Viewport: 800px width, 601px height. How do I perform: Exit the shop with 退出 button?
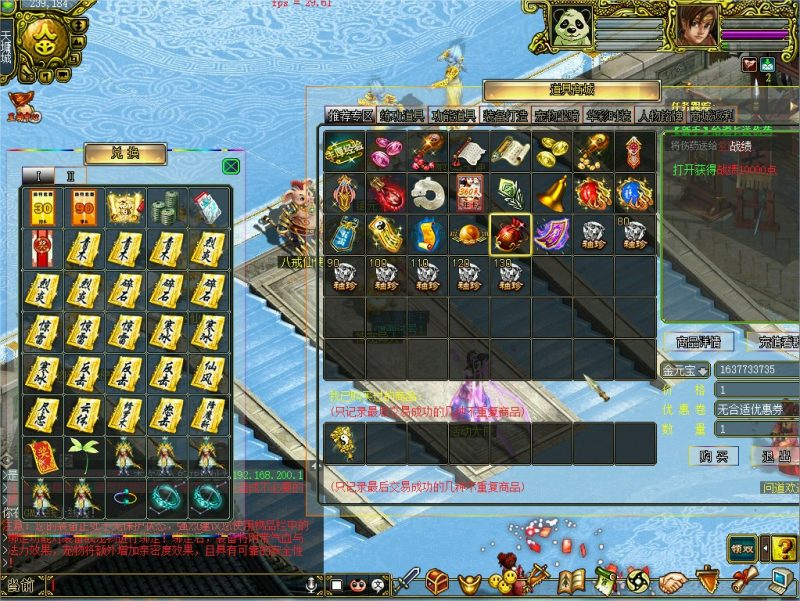(776, 456)
